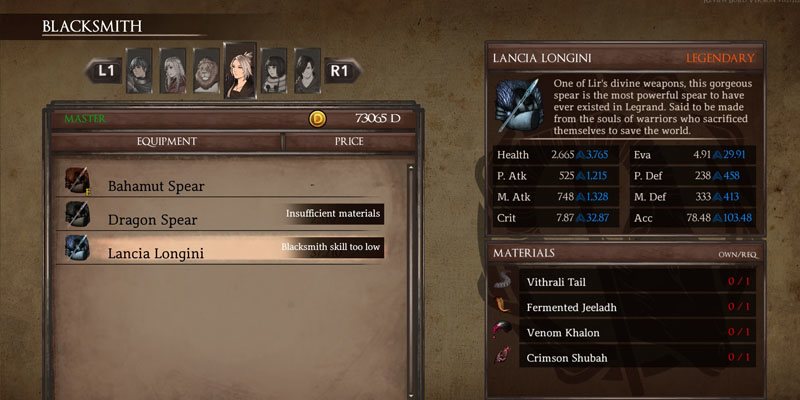Viewport: 800px width, 400px height.
Task: Click the Price column header
Action: point(349,142)
